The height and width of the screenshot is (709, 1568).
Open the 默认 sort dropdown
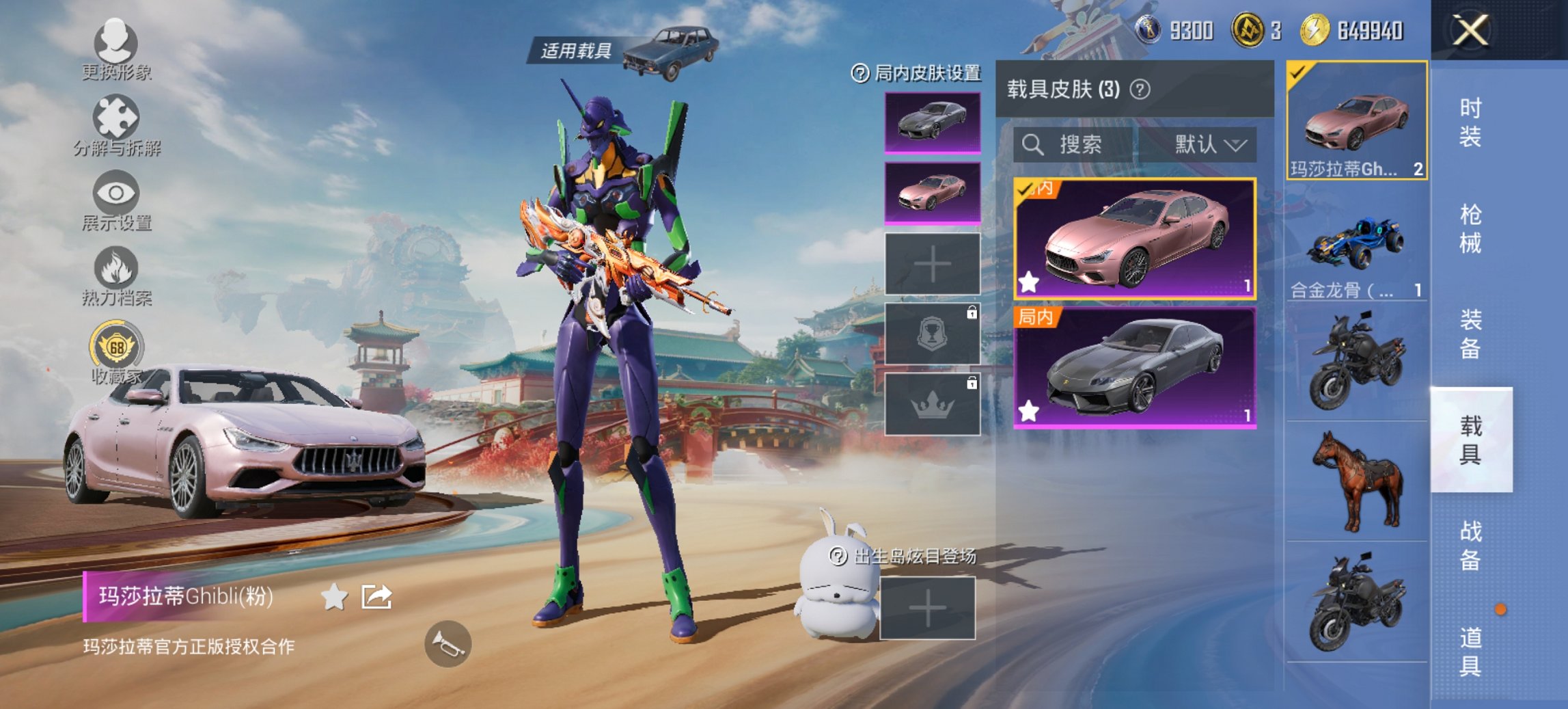point(1209,145)
